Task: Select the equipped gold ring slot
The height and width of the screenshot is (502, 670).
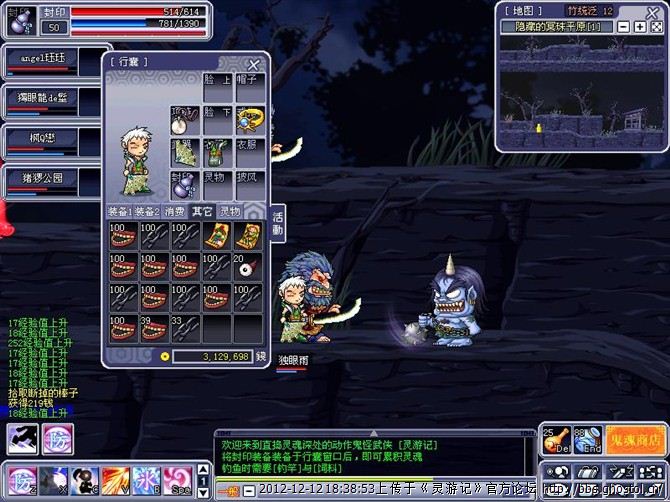Action: 247,120
